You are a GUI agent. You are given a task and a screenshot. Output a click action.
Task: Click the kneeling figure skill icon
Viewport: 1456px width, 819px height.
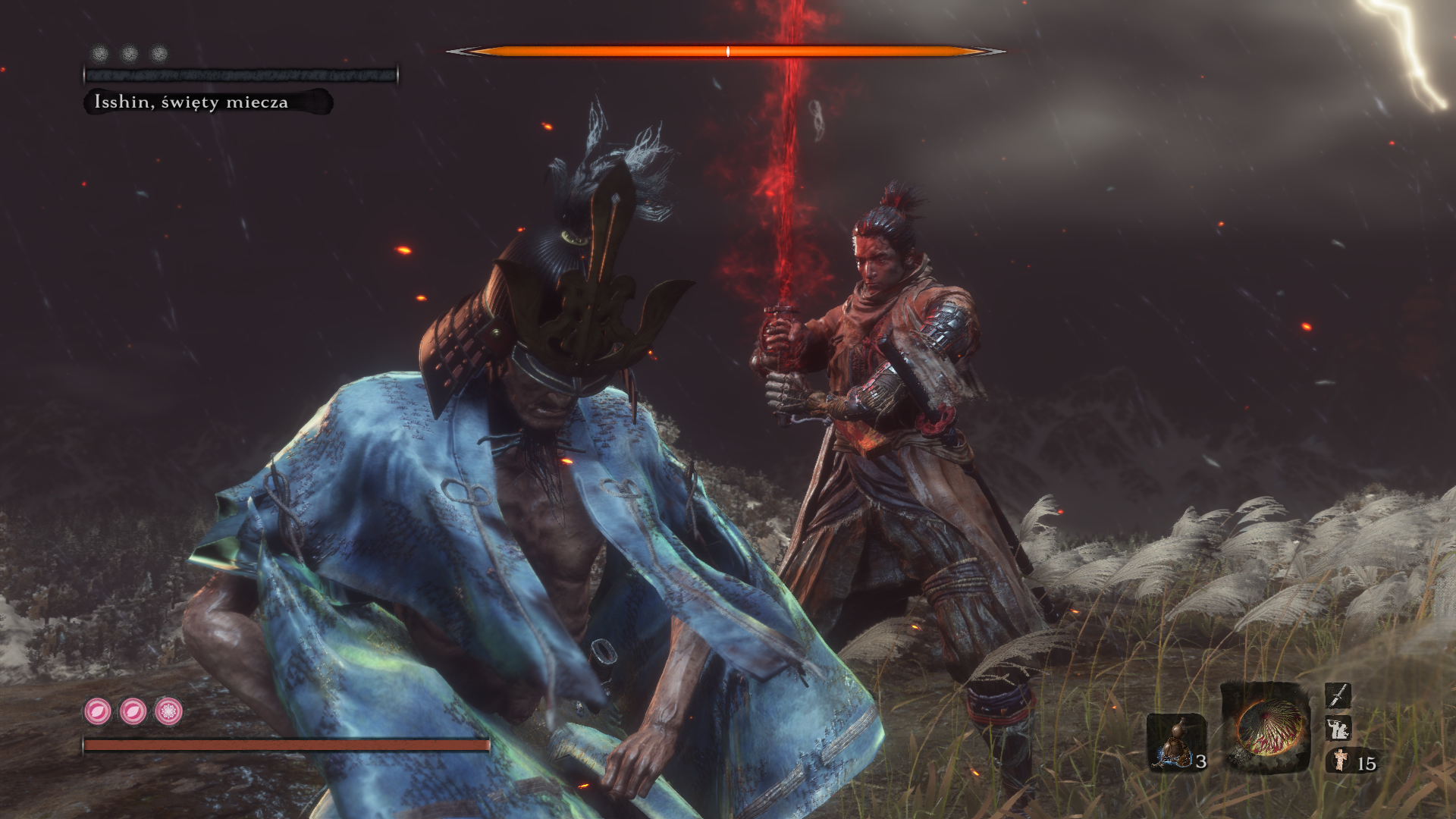coord(1338,729)
